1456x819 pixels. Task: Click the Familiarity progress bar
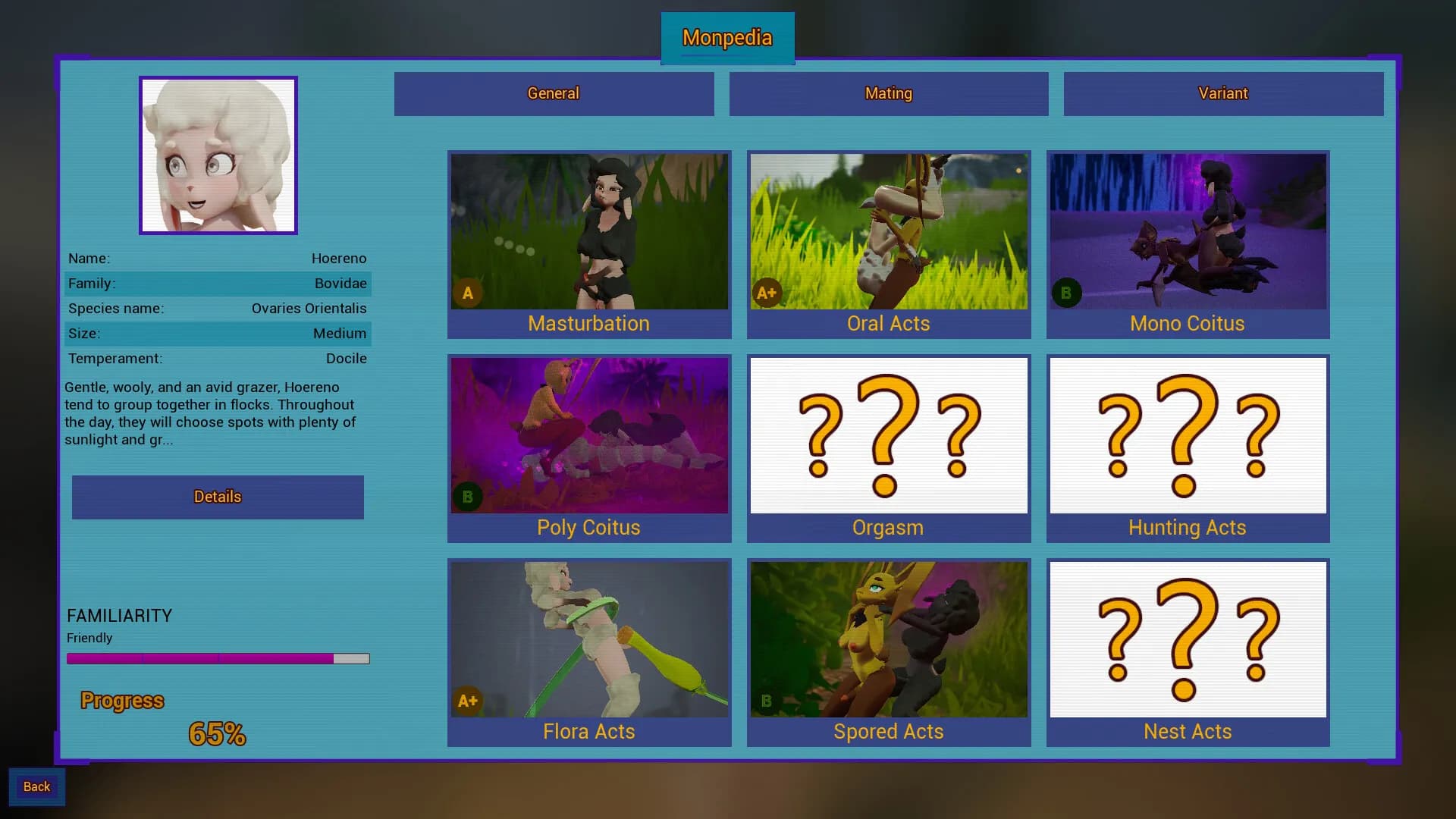coord(218,658)
